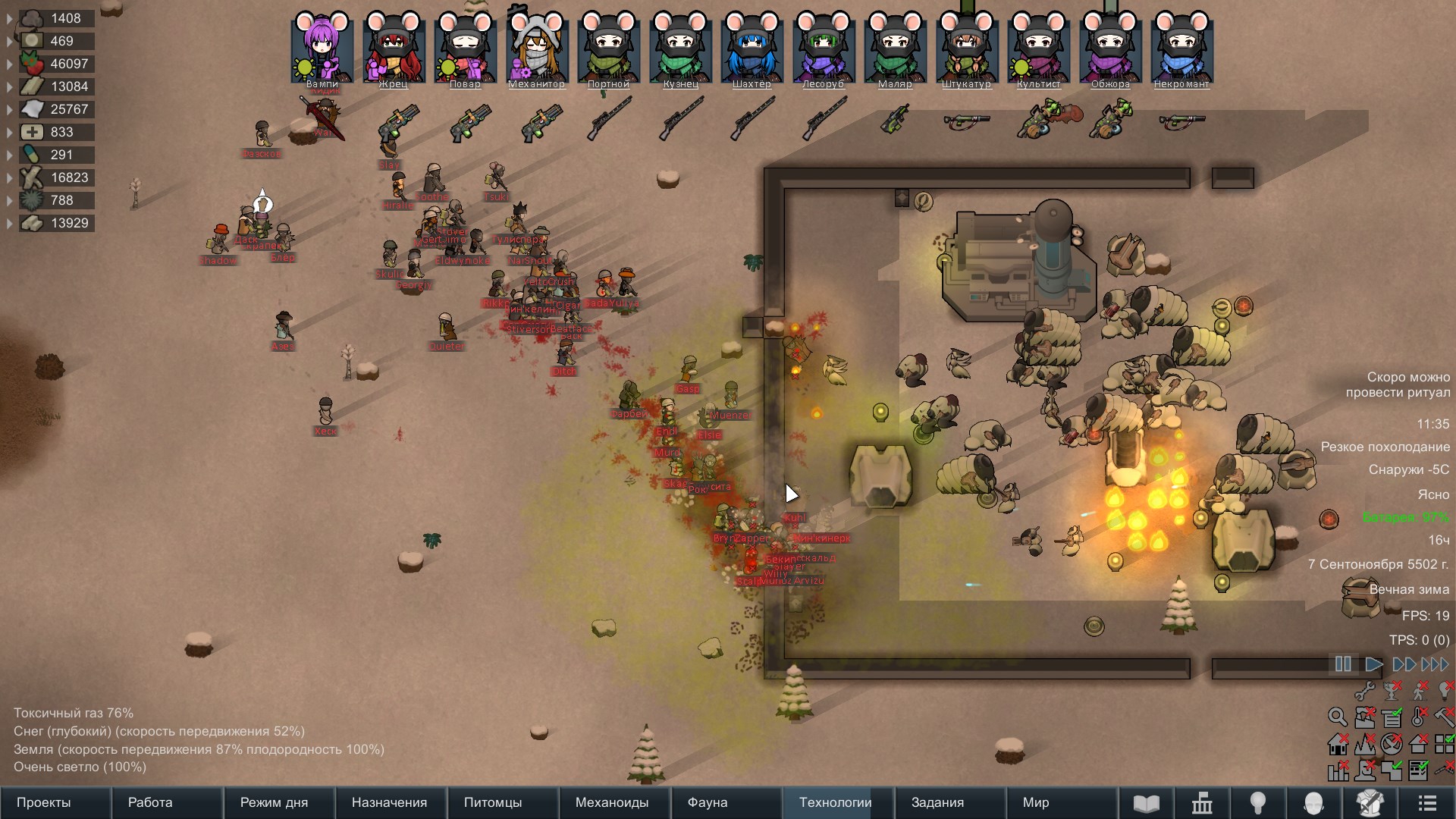Select colonist portrait labeled Механитор
This screenshot has width=1456, height=819.
click(x=537, y=49)
